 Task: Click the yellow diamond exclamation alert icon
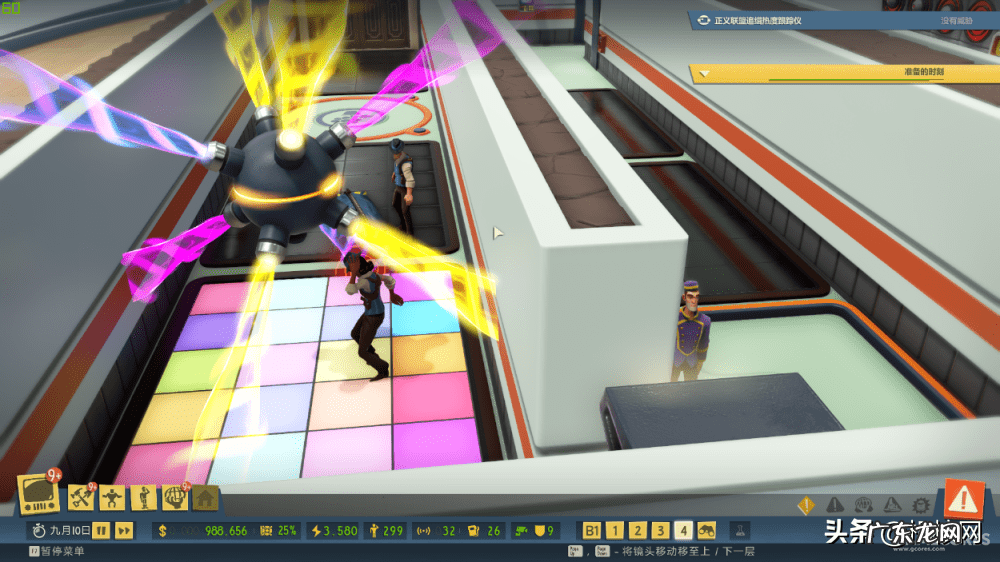[x=806, y=506]
